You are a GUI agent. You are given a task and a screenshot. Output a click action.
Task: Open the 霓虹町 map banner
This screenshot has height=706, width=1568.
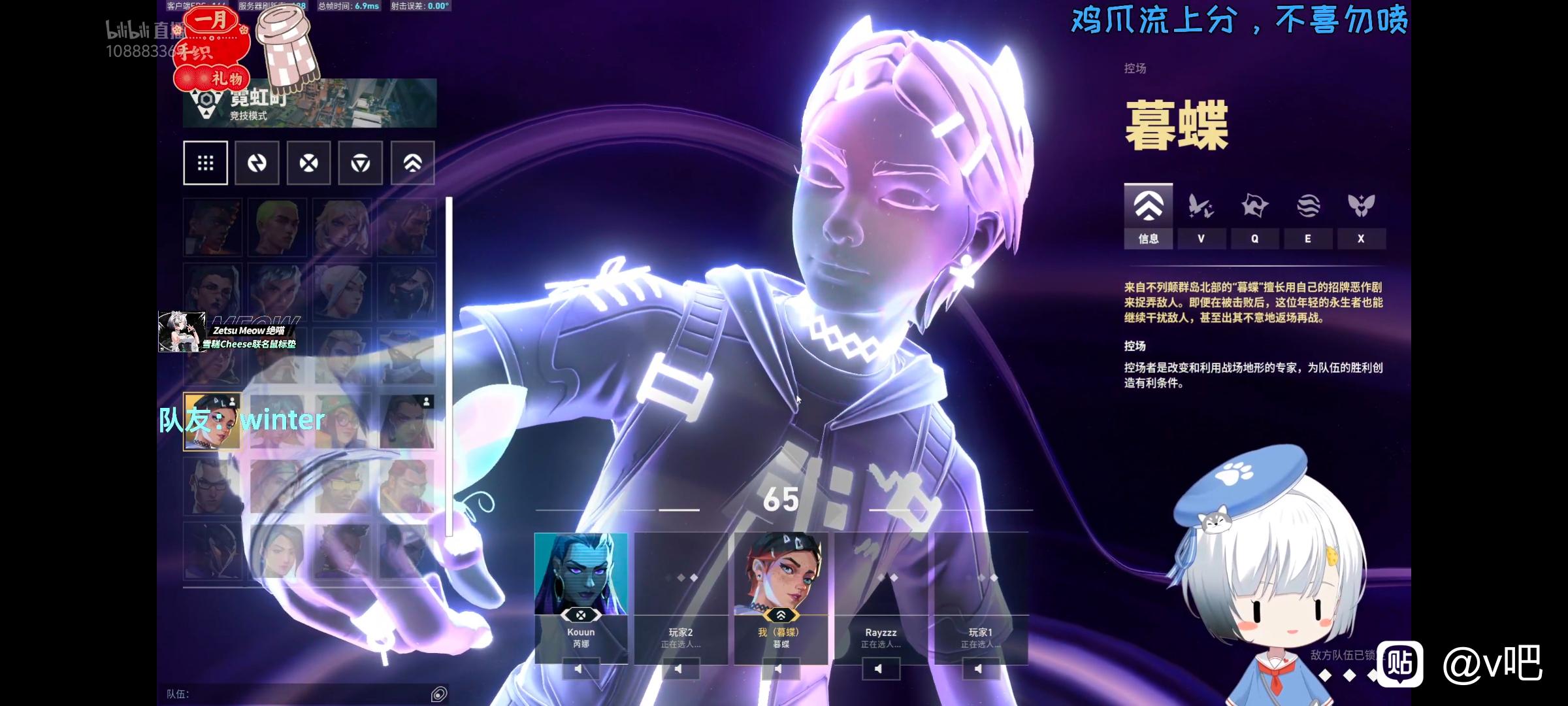[x=310, y=103]
